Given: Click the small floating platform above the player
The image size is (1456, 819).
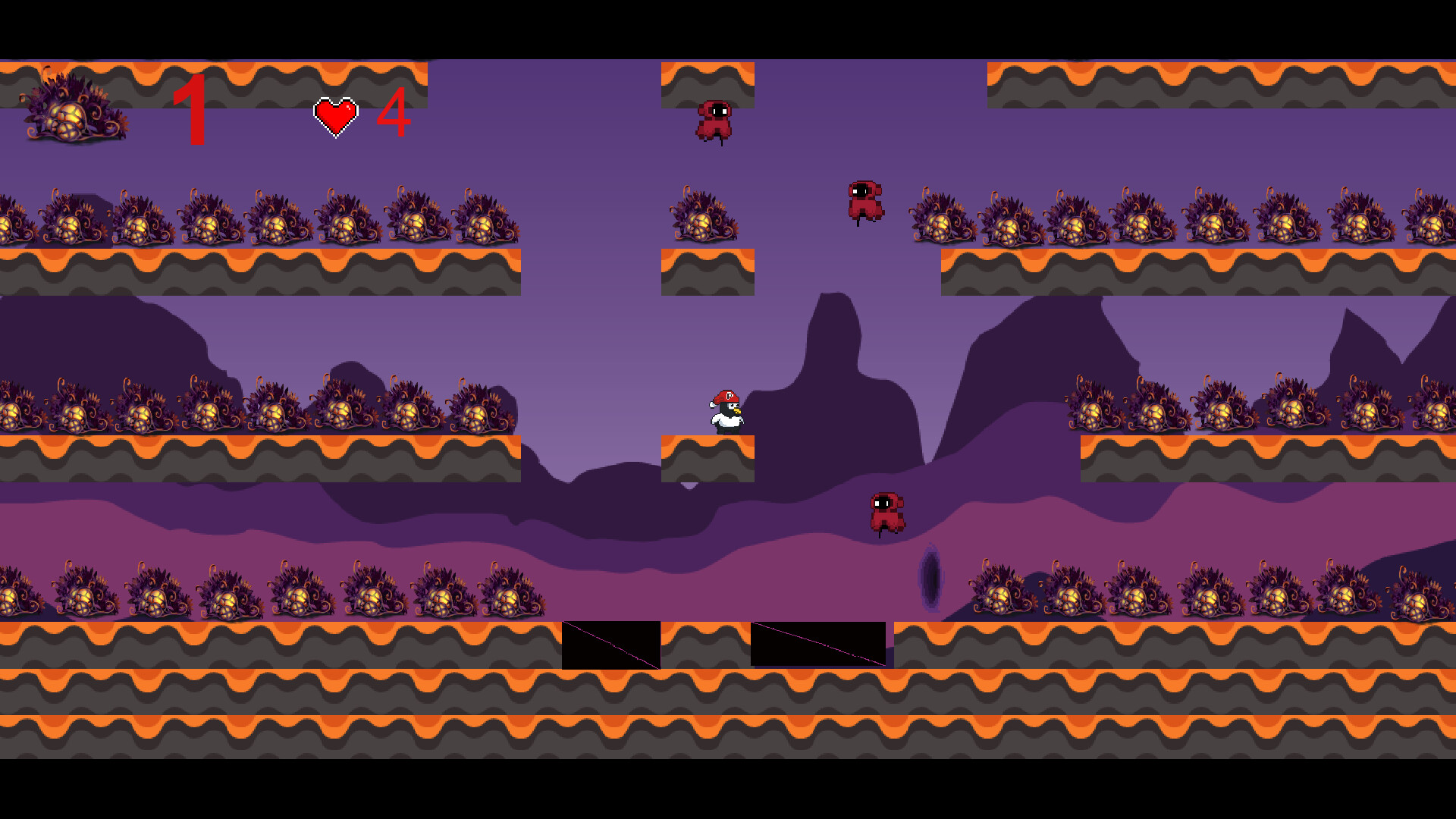Looking at the screenshot, I should (707, 273).
